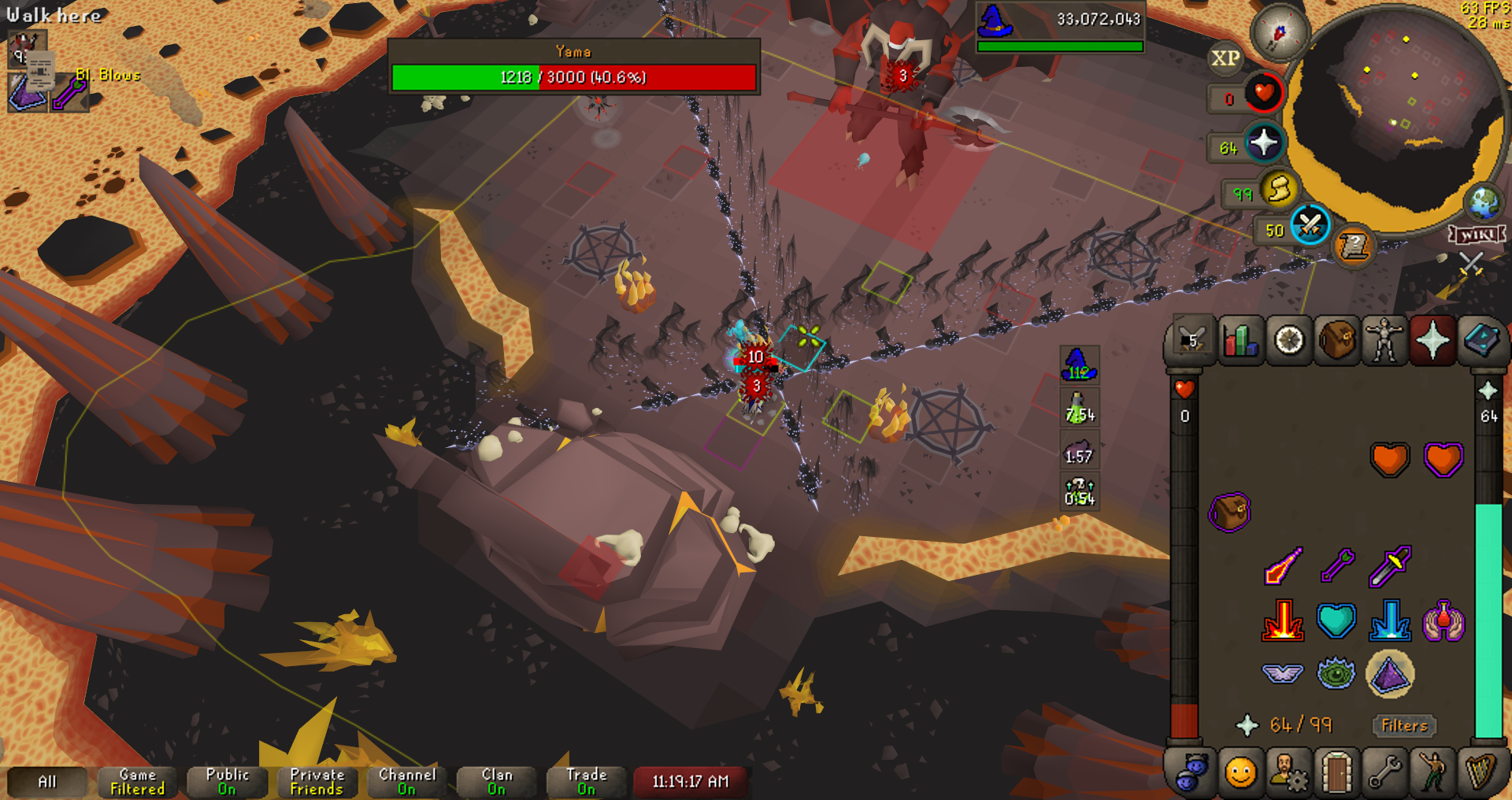Activate the purple pyramid prayer
This screenshot has height=800, width=1512.
(x=1389, y=674)
